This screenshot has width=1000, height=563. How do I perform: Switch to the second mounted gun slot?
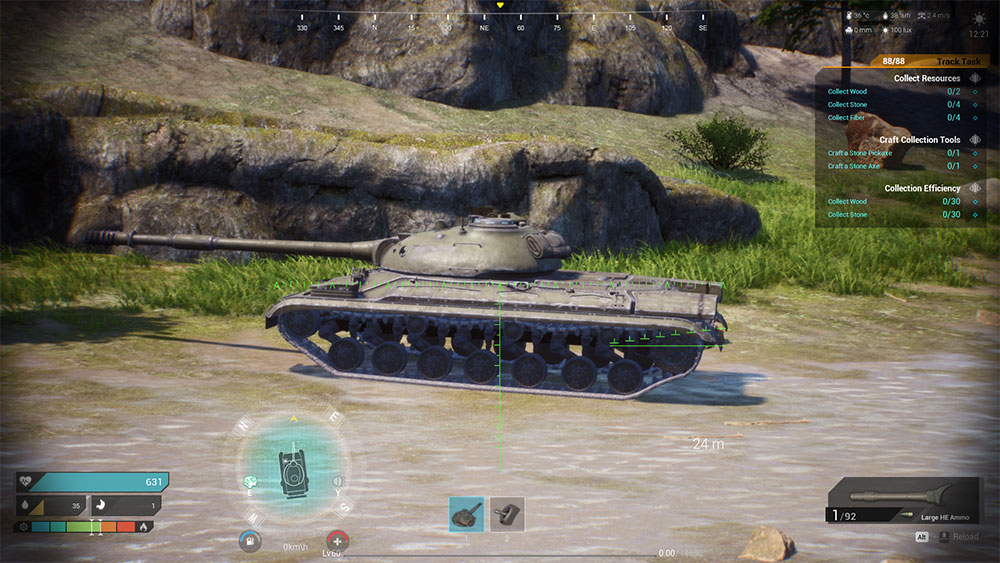click(507, 514)
